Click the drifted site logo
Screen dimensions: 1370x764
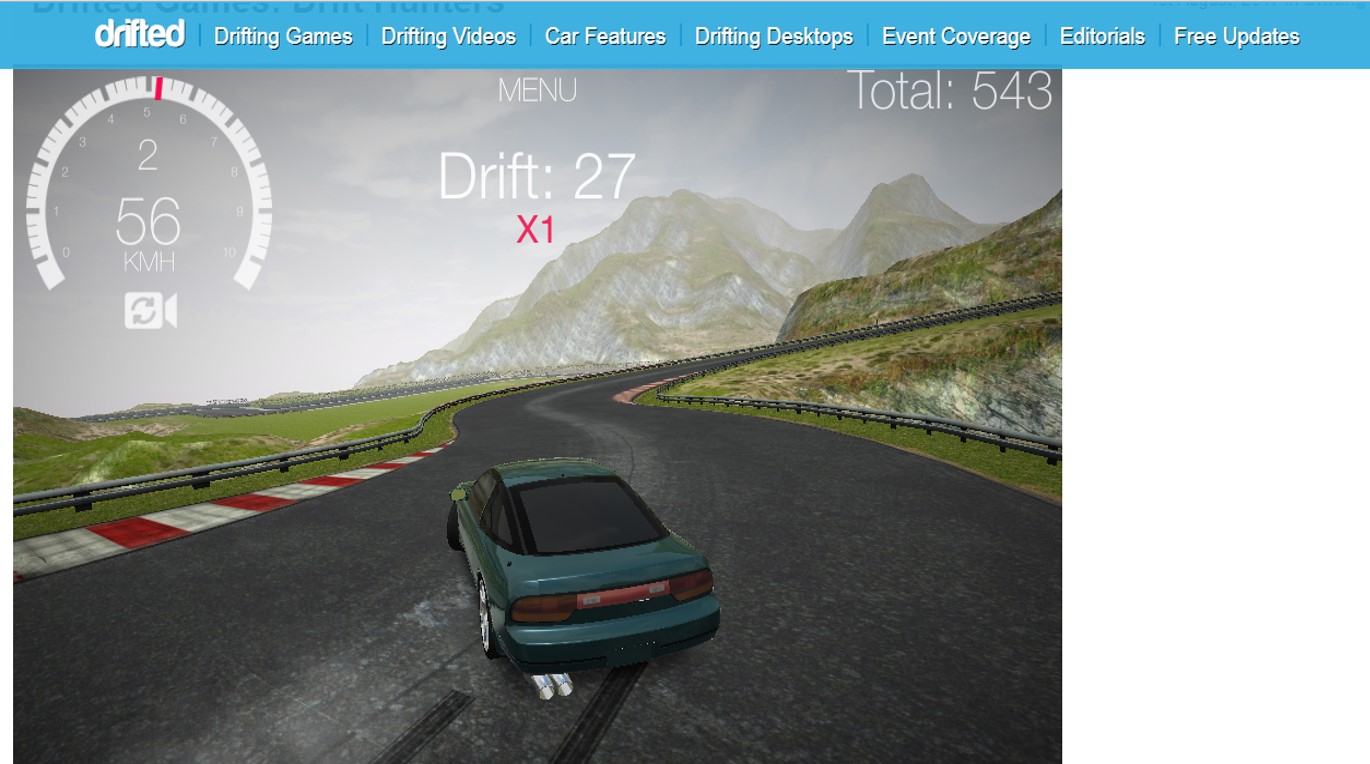click(x=140, y=36)
